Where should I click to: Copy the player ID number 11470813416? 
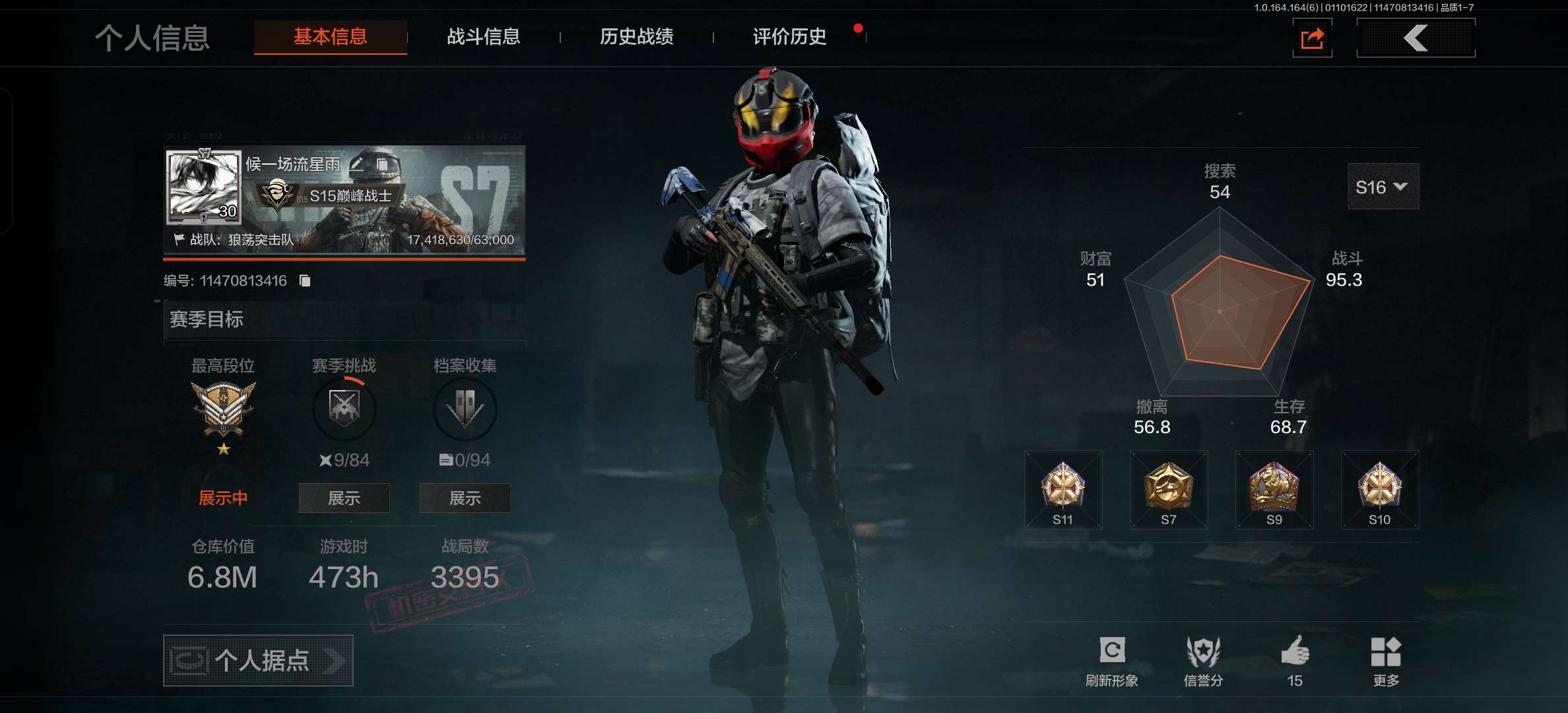pos(305,281)
